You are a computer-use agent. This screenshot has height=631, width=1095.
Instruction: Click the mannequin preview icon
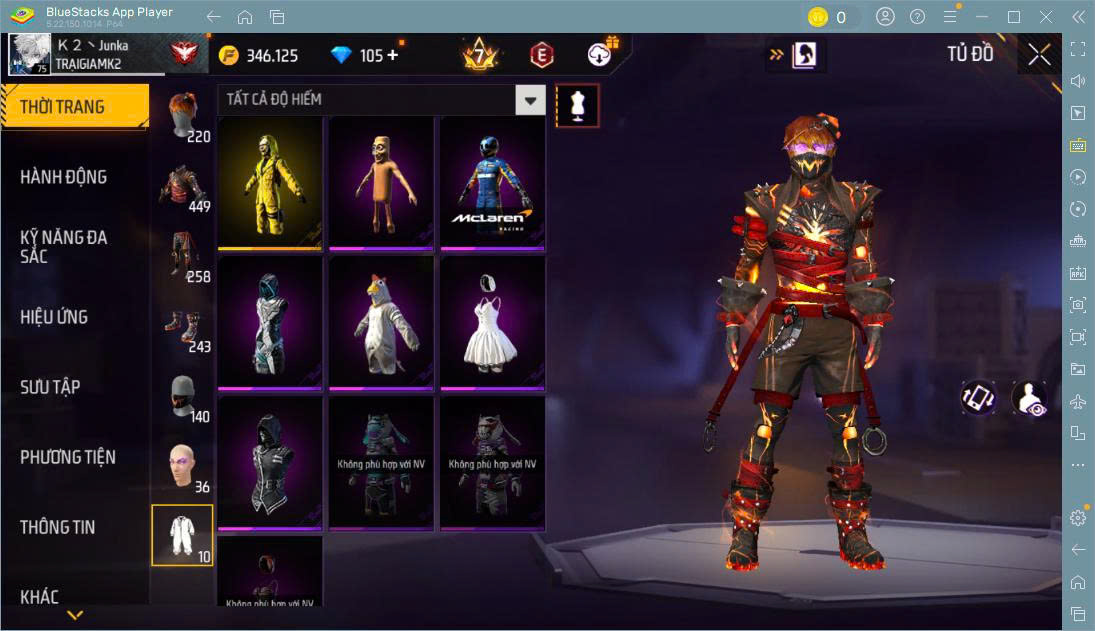click(577, 104)
